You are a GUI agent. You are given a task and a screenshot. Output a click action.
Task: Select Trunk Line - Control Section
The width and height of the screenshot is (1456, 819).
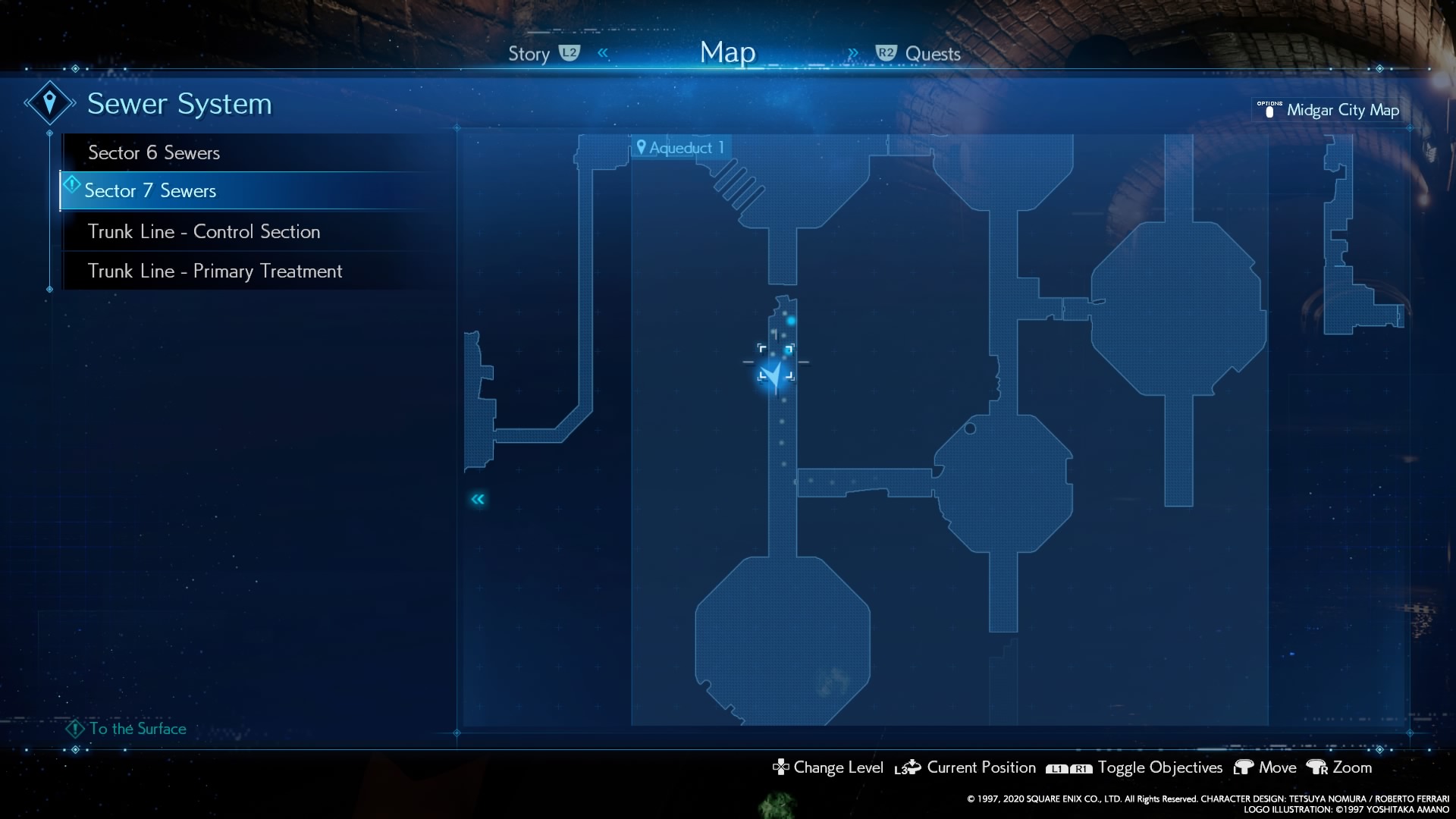pyautogui.click(x=204, y=231)
